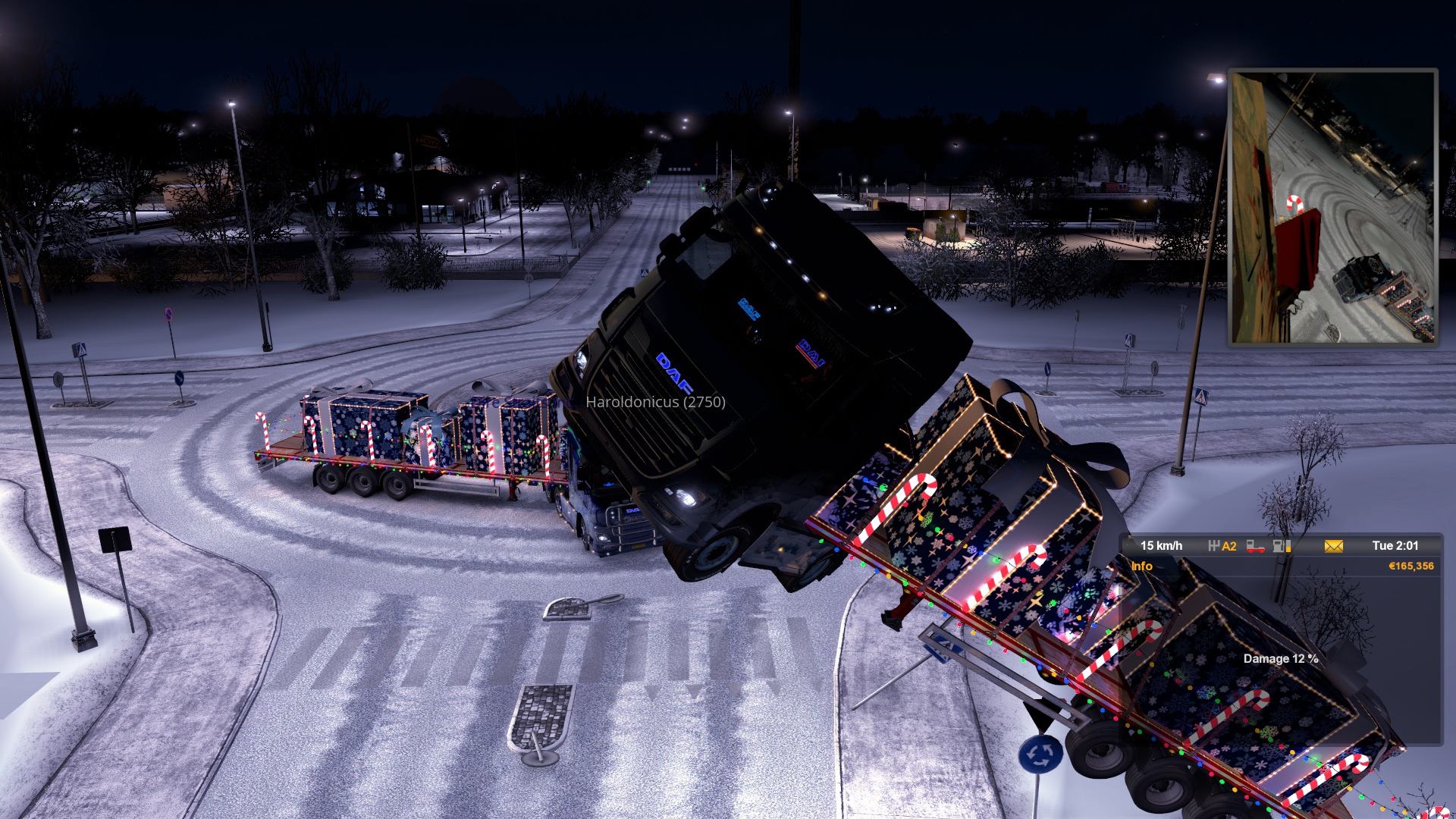The image size is (1456, 819).
Task: Open the yellow mail envelope icon
Action: (x=1333, y=546)
